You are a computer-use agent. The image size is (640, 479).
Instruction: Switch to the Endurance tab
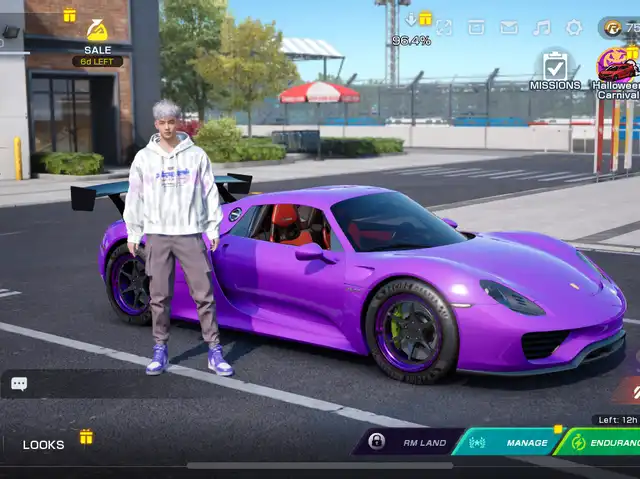(603, 441)
